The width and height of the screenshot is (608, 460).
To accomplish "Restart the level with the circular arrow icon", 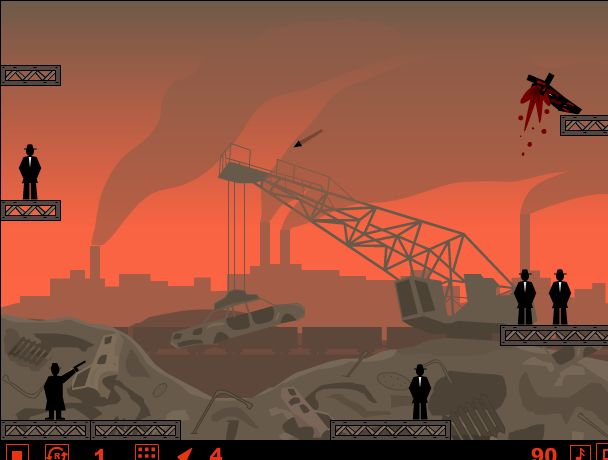I will 57,453.
